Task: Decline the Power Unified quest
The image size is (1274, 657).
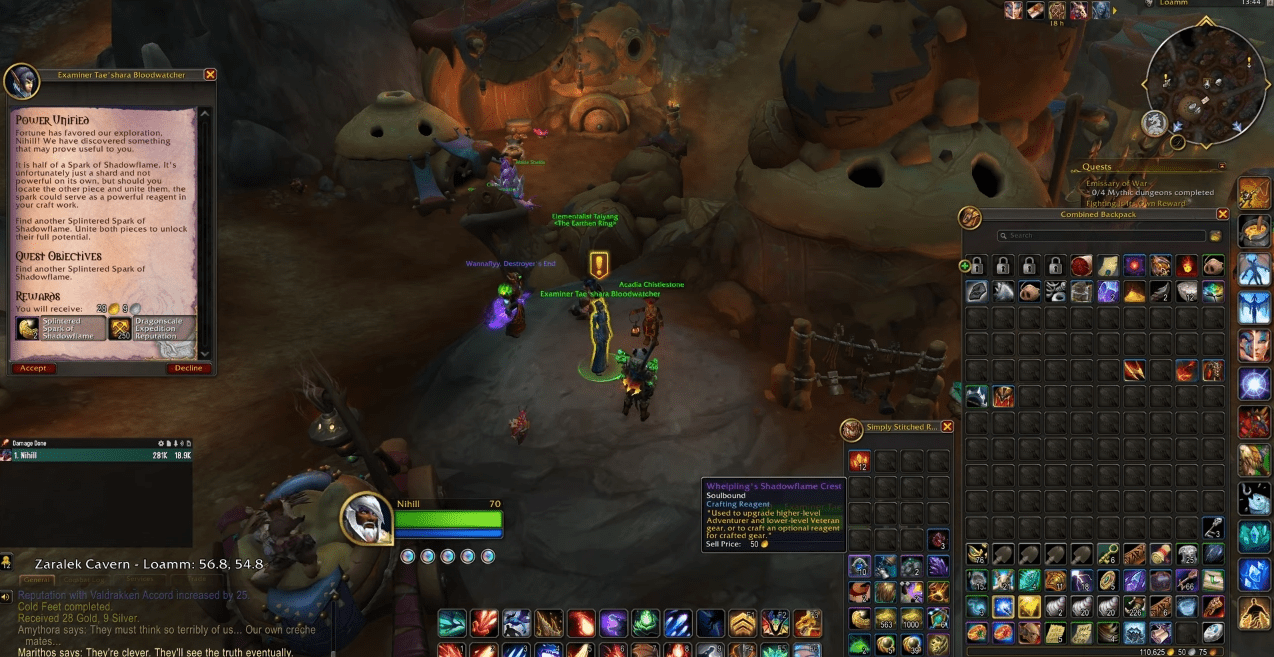Action: tap(188, 368)
